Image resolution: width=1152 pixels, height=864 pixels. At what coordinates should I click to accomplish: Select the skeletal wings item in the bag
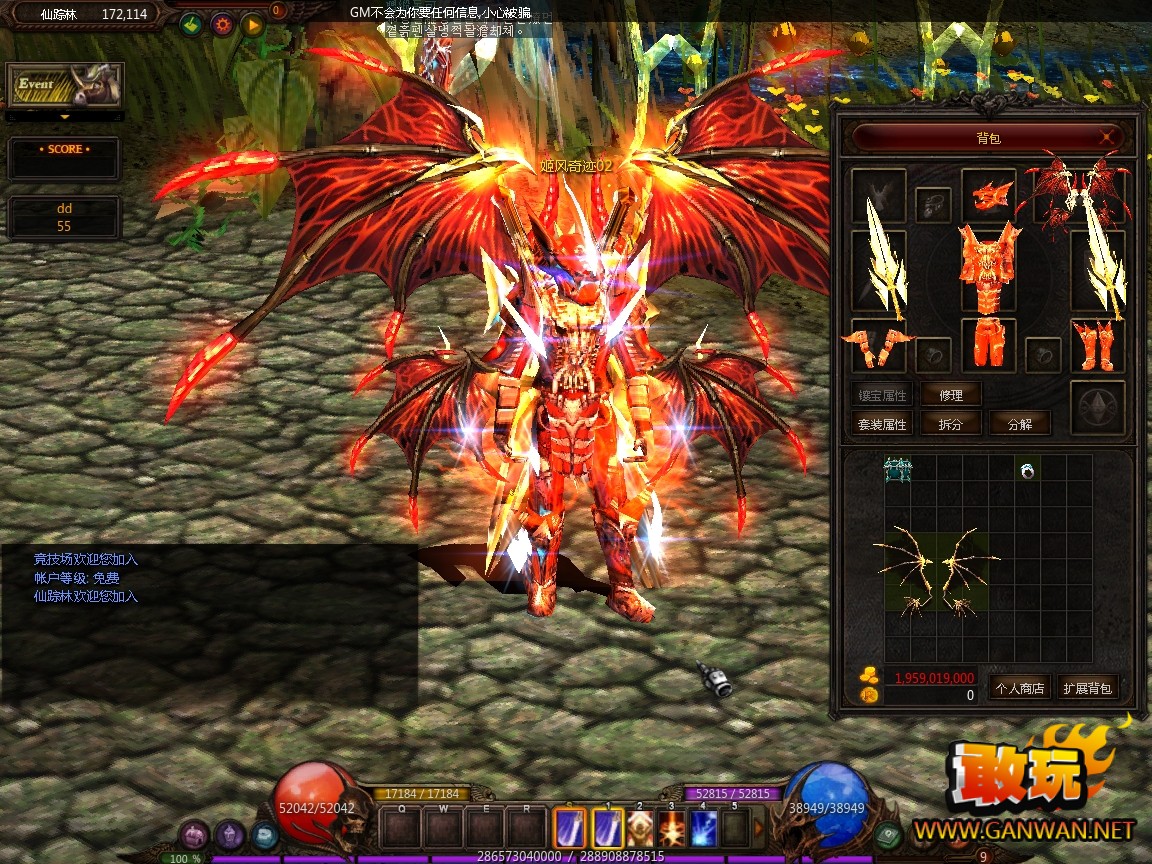click(936, 573)
